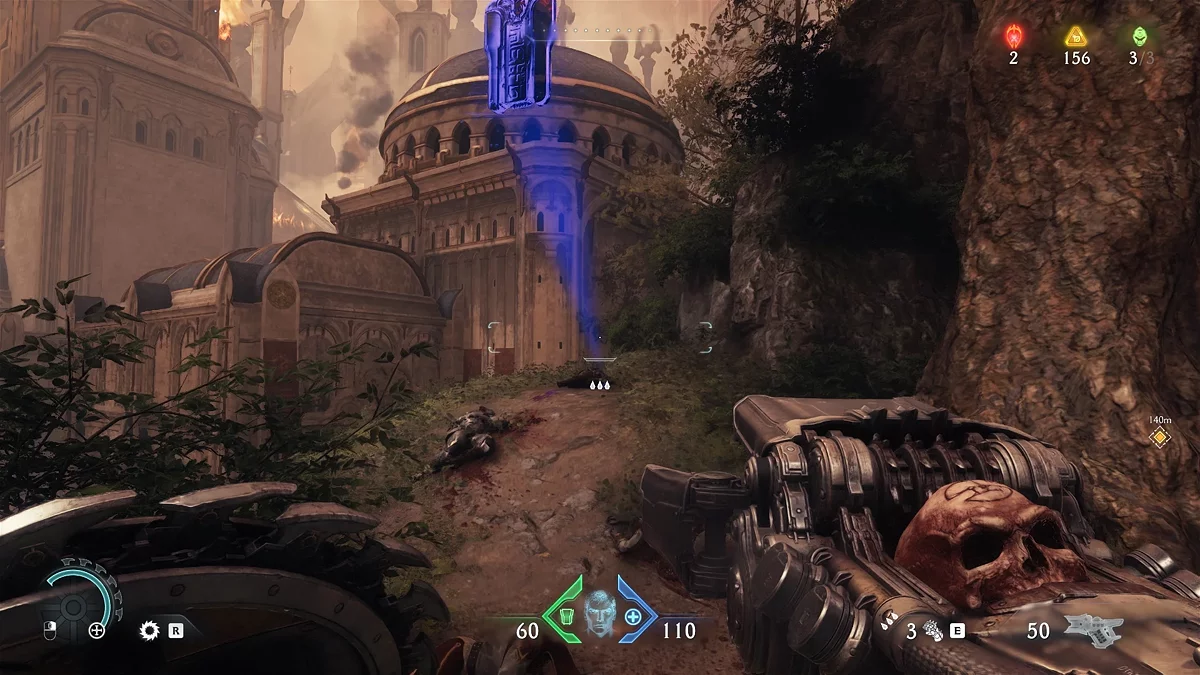The height and width of the screenshot is (675, 1200).
Task: Click the Slayer face portrait
Action: point(599,613)
